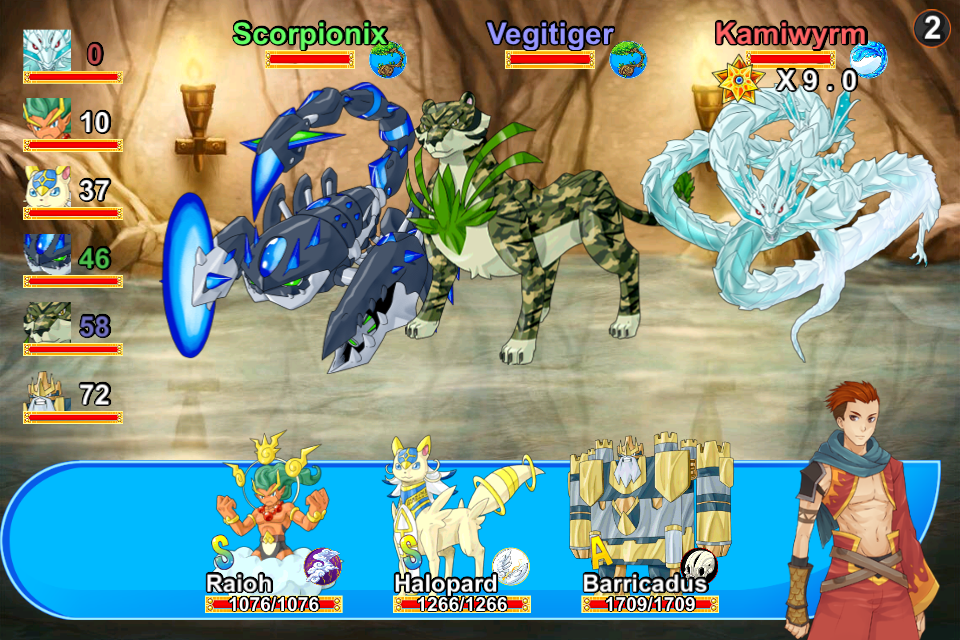Screen dimensions: 960x640
Task: Click the Scorpionix turn-order portrait at 46
Action: pos(47,254)
